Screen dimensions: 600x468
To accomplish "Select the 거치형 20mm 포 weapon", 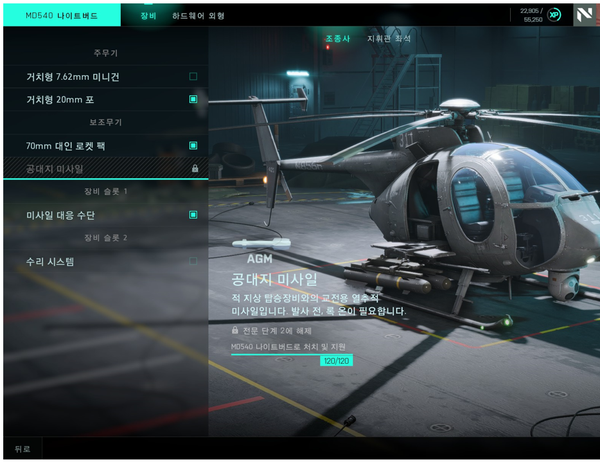I will pyautogui.click(x=105, y=100).
